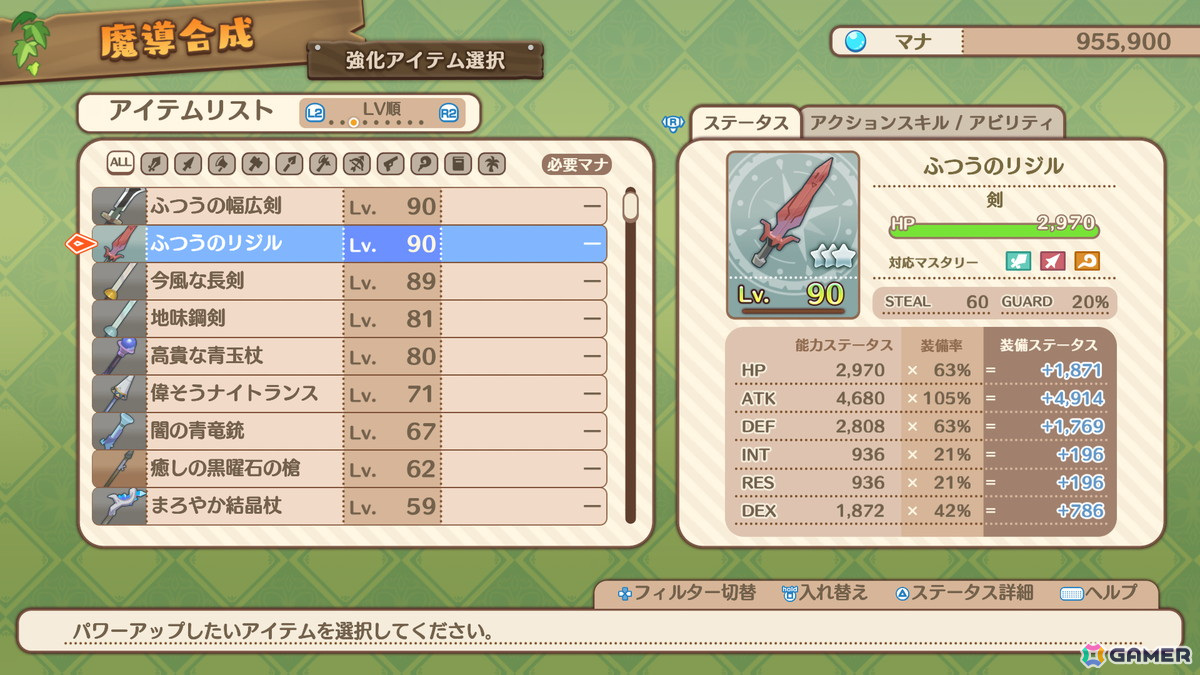Pick the 地味鋼剣 Lv. 81 row
The width and height of the screenshot is (1200, 675).
(350, 319)
